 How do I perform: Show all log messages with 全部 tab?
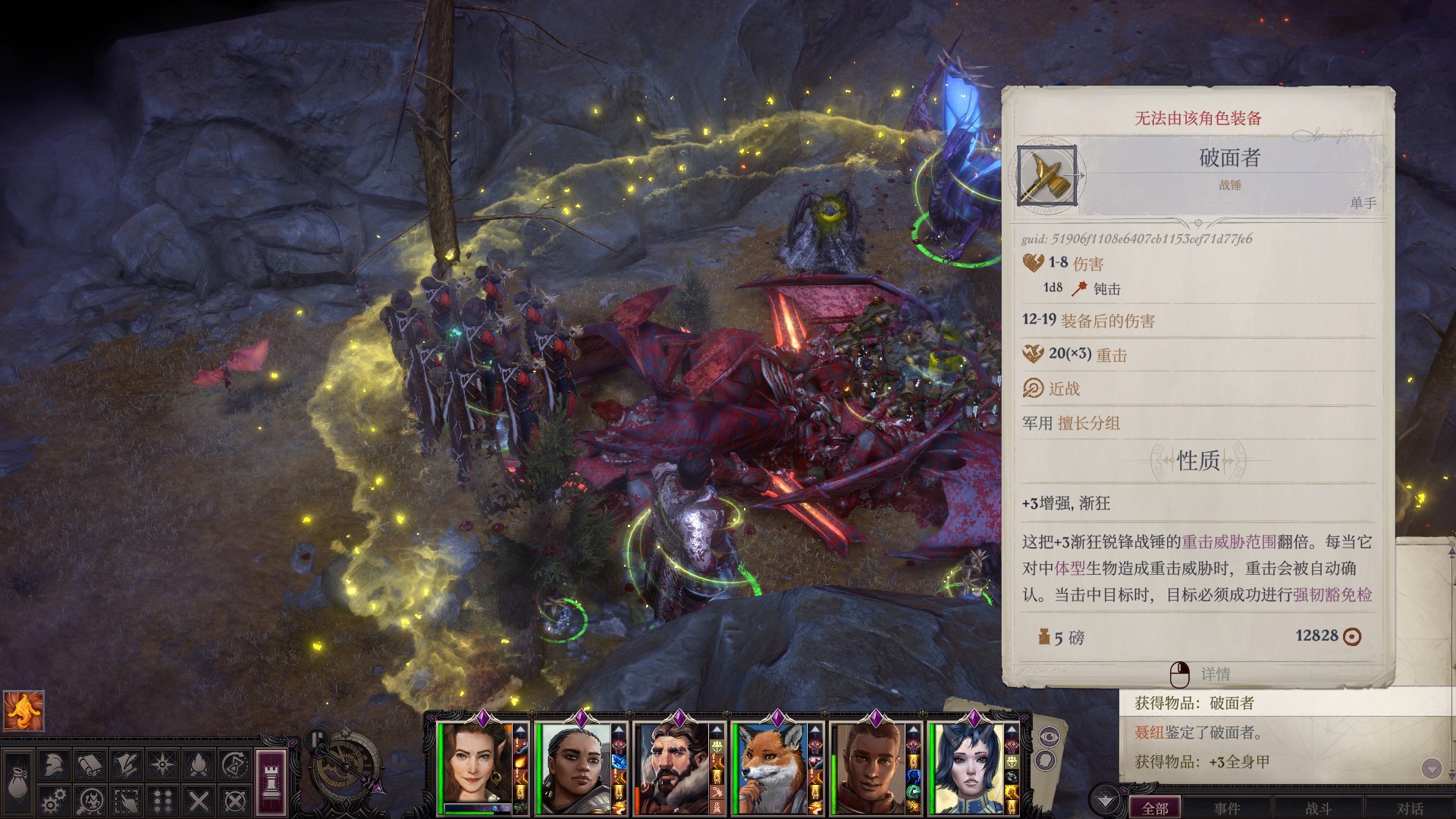pos(1155,808)
